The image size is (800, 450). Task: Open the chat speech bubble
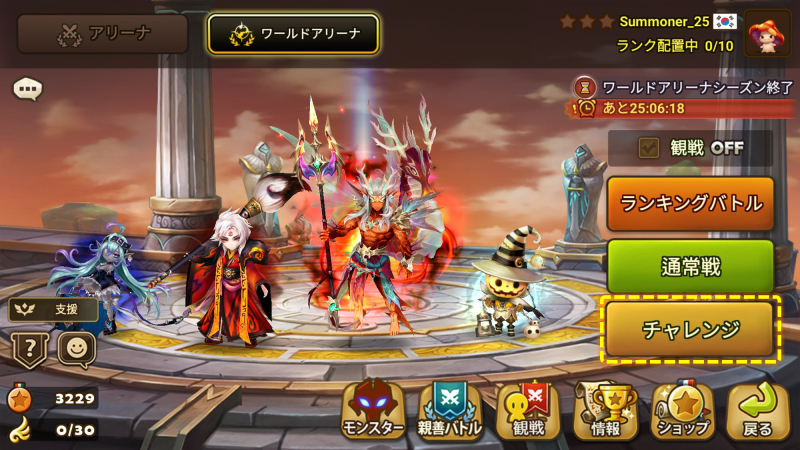(x=27, y=89)
